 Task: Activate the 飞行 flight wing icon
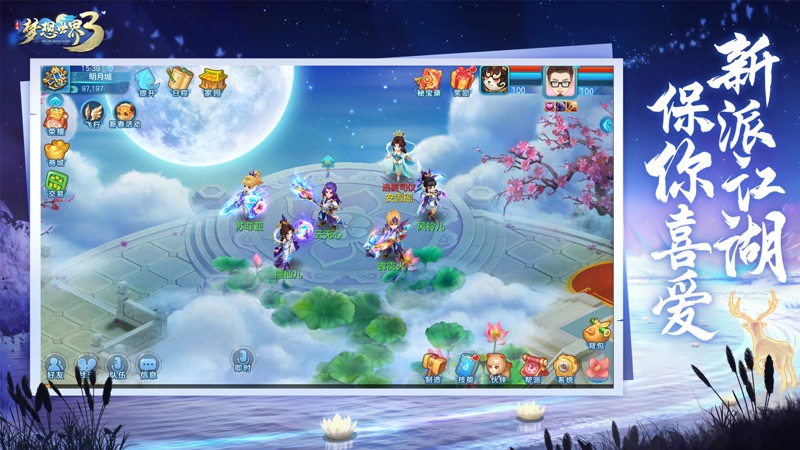coord(92,113)
